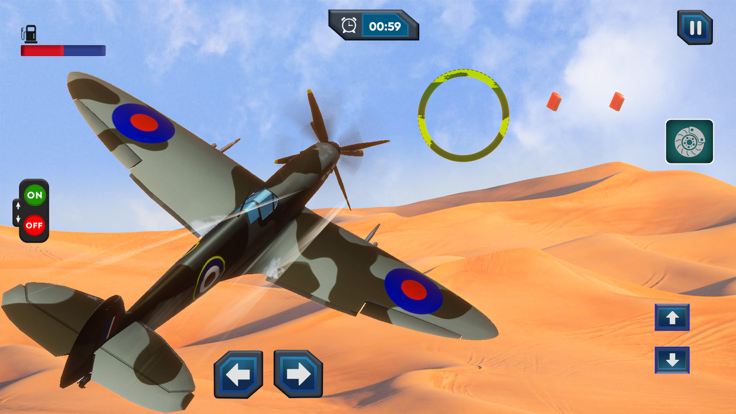
Task: Pause the game with the pause button
Action: (x=694, y=28)
